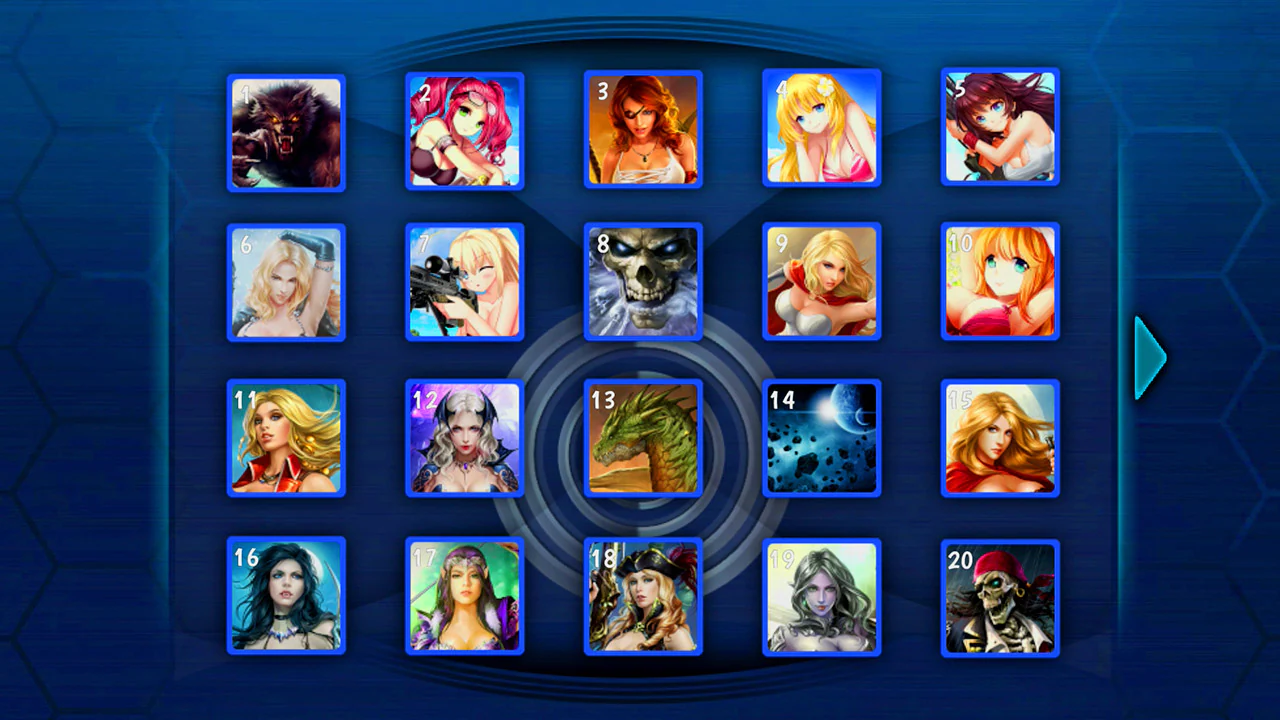The image size is (1280, 720).
Task: Pick level 11 with the blonde warrior
Action: 286,439
